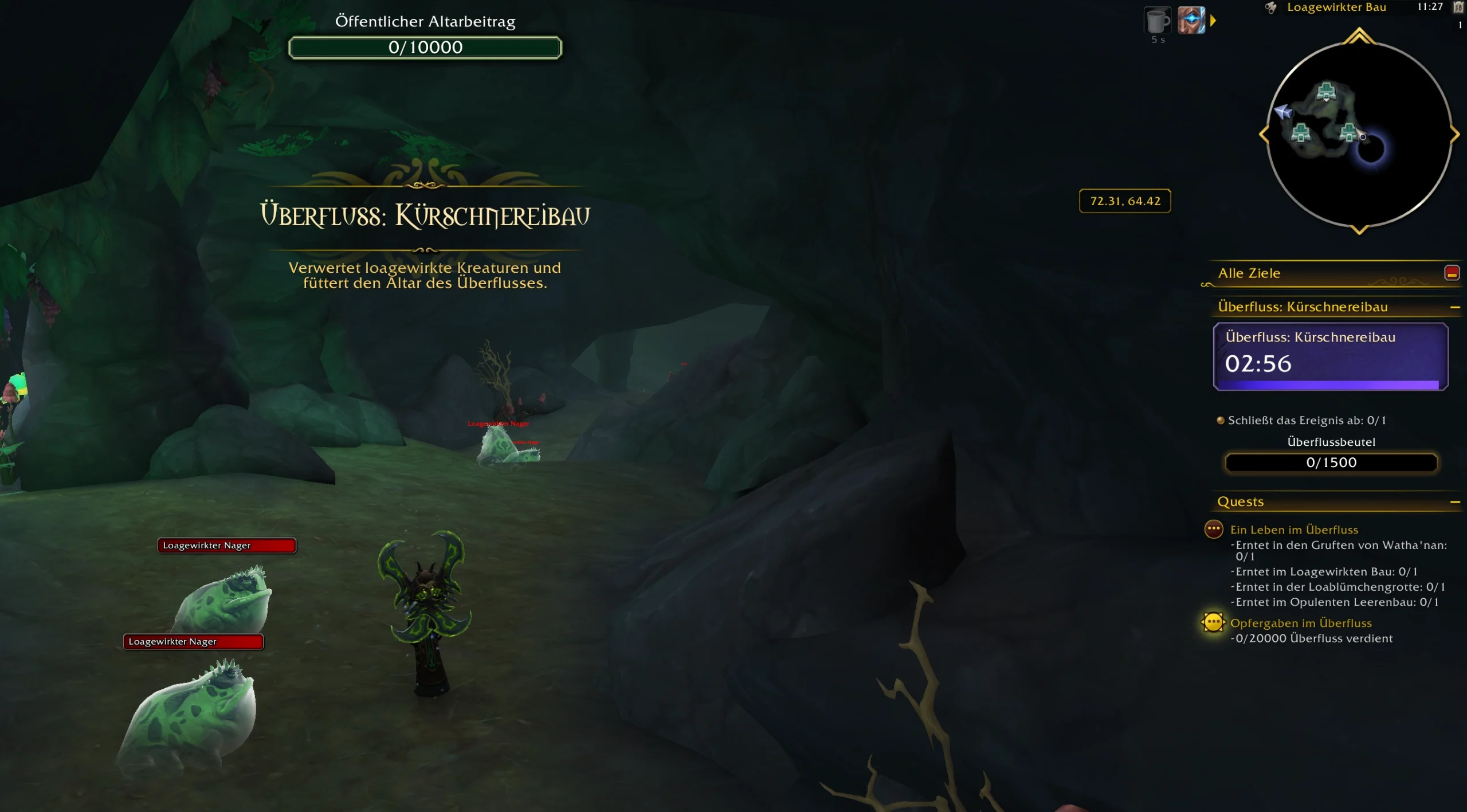The height and width of the screenshot is (812, 1467).
Task: Click the upper Loagewirkter Nager nameplate
Action: (x=227, y=546)
